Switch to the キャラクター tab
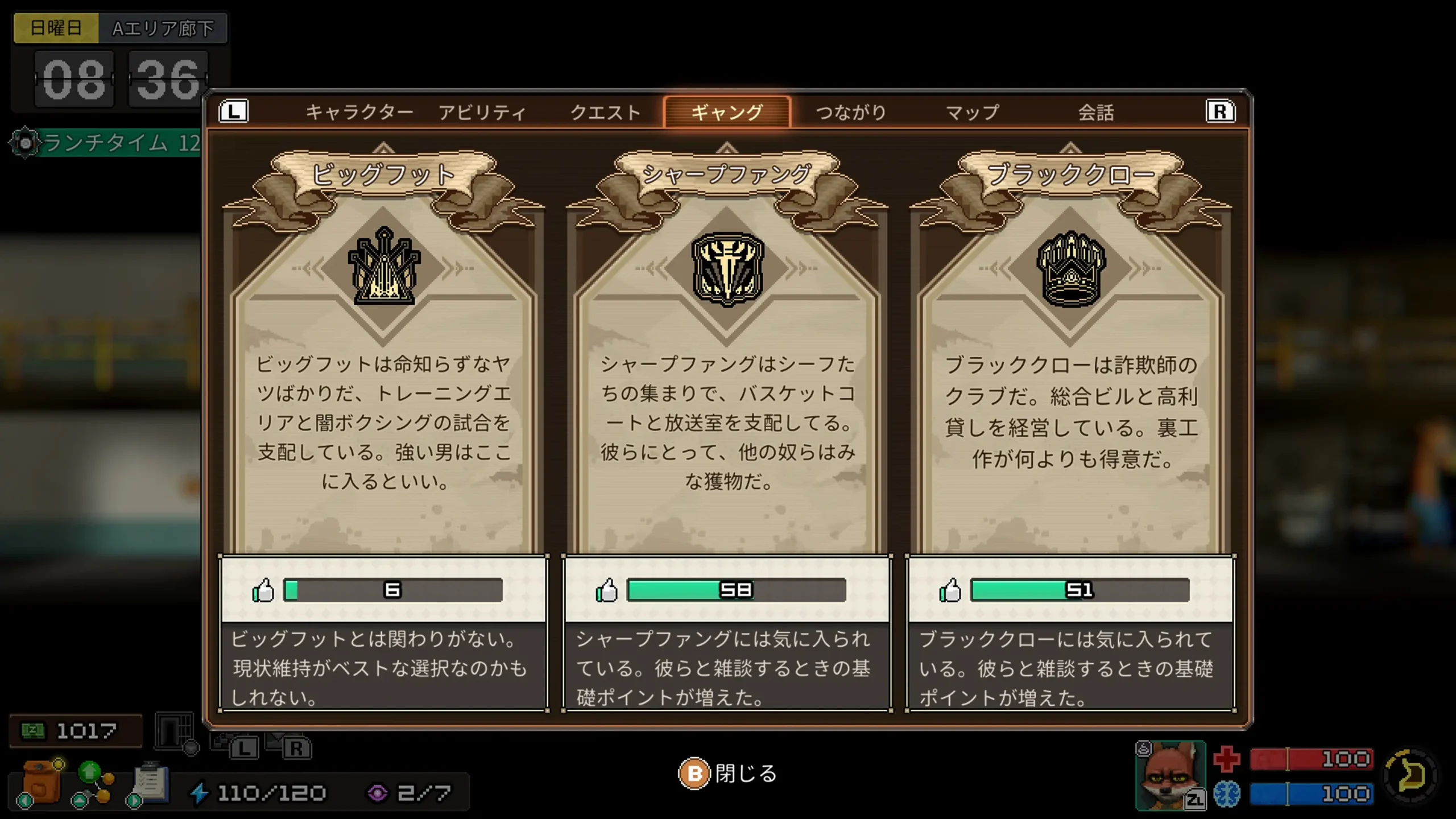 [x=359, y=111]
